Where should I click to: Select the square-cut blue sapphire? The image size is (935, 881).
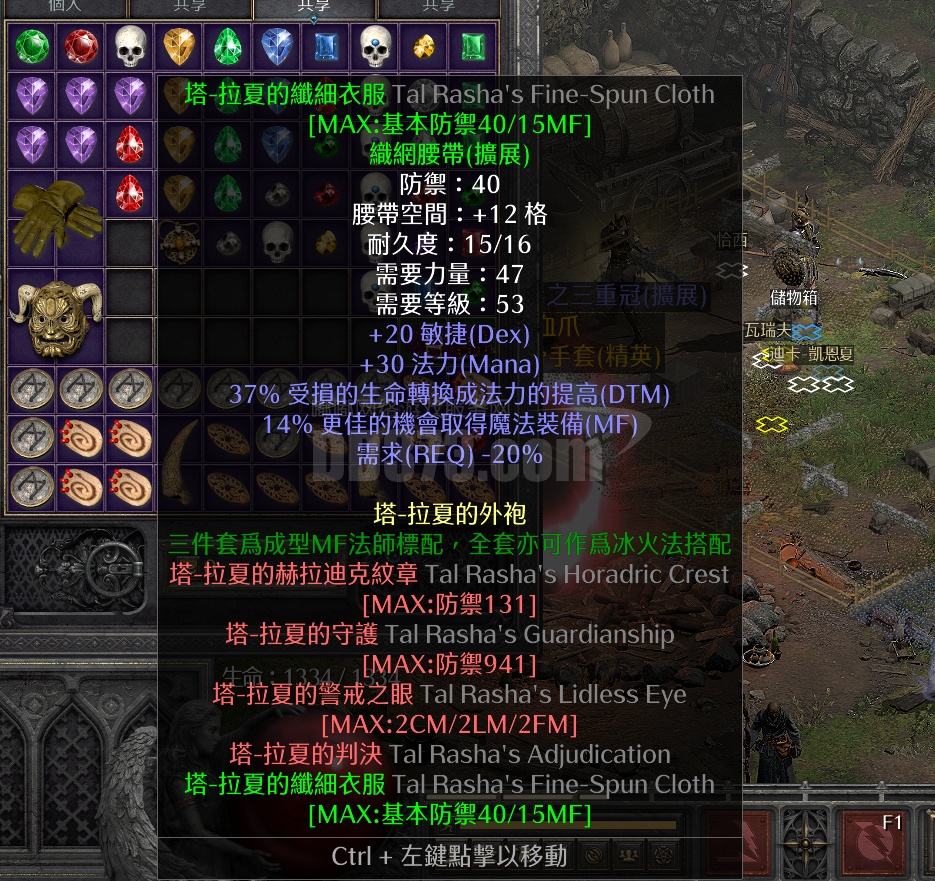pyautogui.click(x=326, y=47)
